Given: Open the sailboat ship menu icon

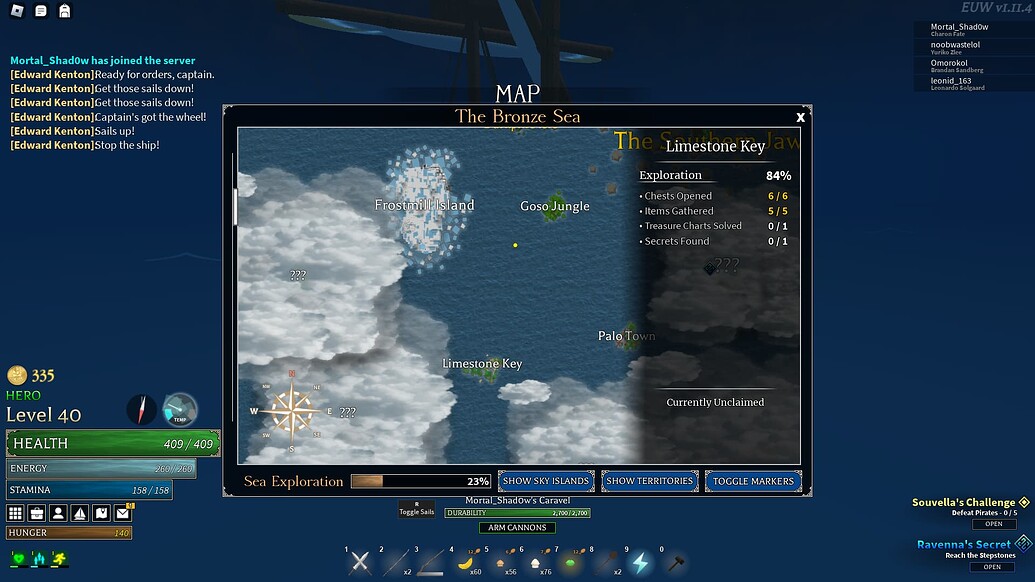Looking at the screenshot, I should (80, 513).
